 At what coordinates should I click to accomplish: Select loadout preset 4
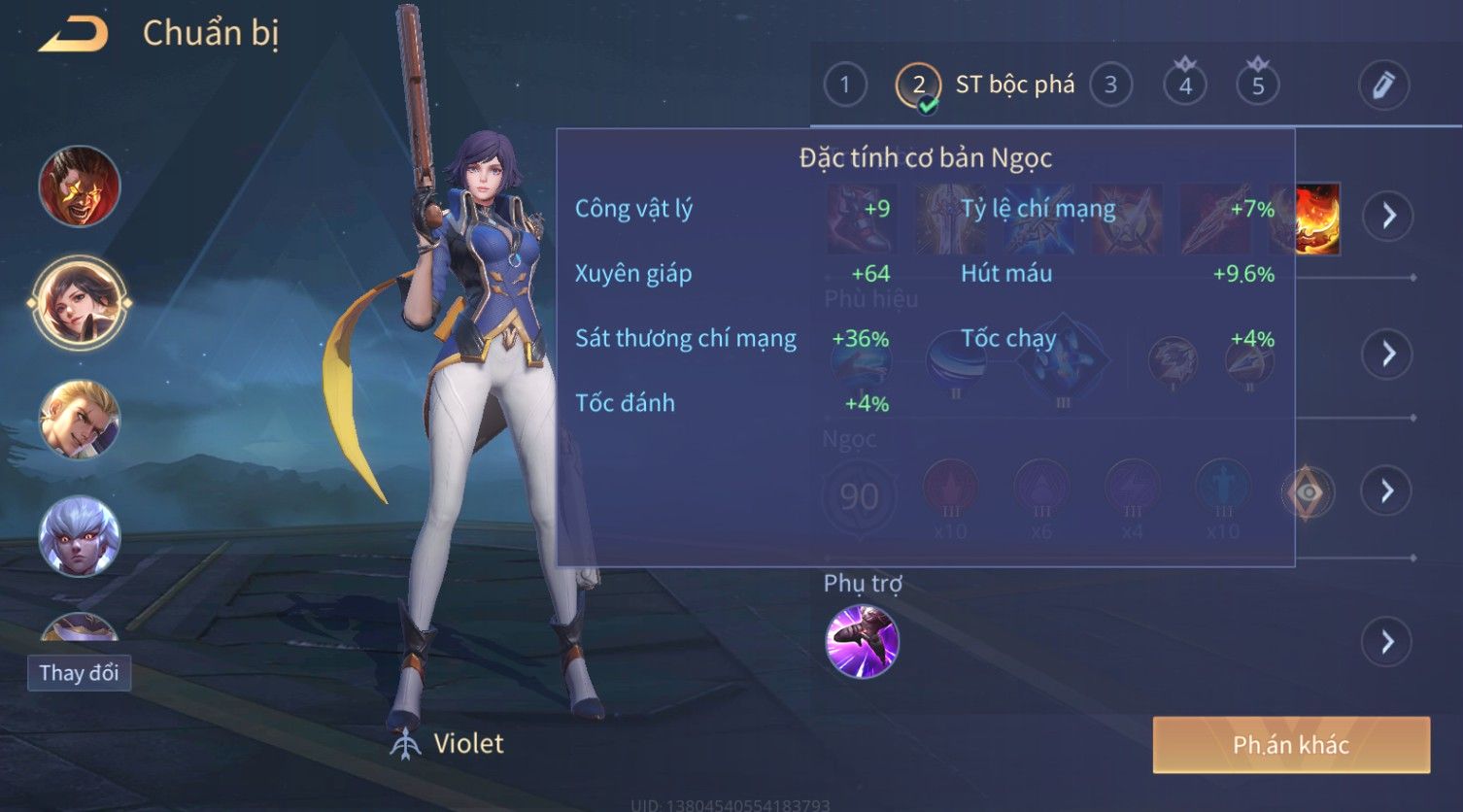click(1185, 85)
